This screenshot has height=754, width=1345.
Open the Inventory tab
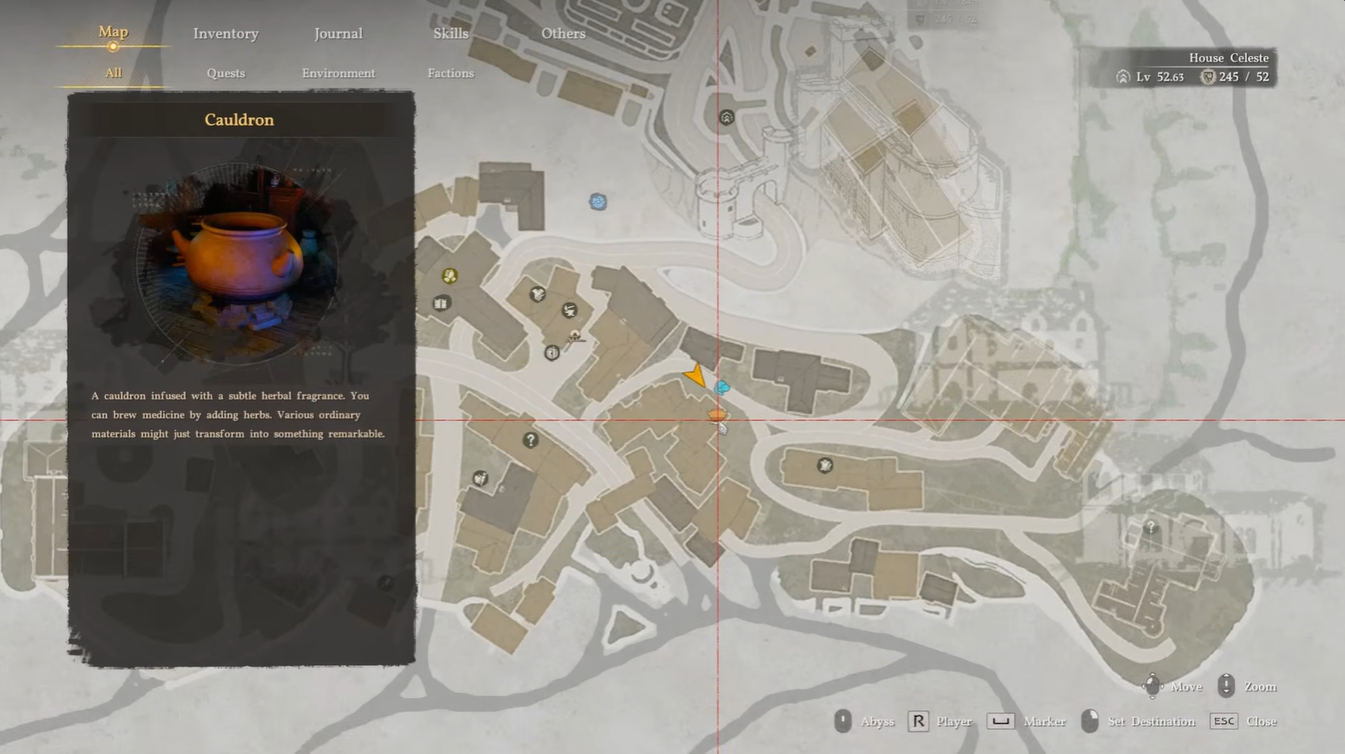(225, 34)
